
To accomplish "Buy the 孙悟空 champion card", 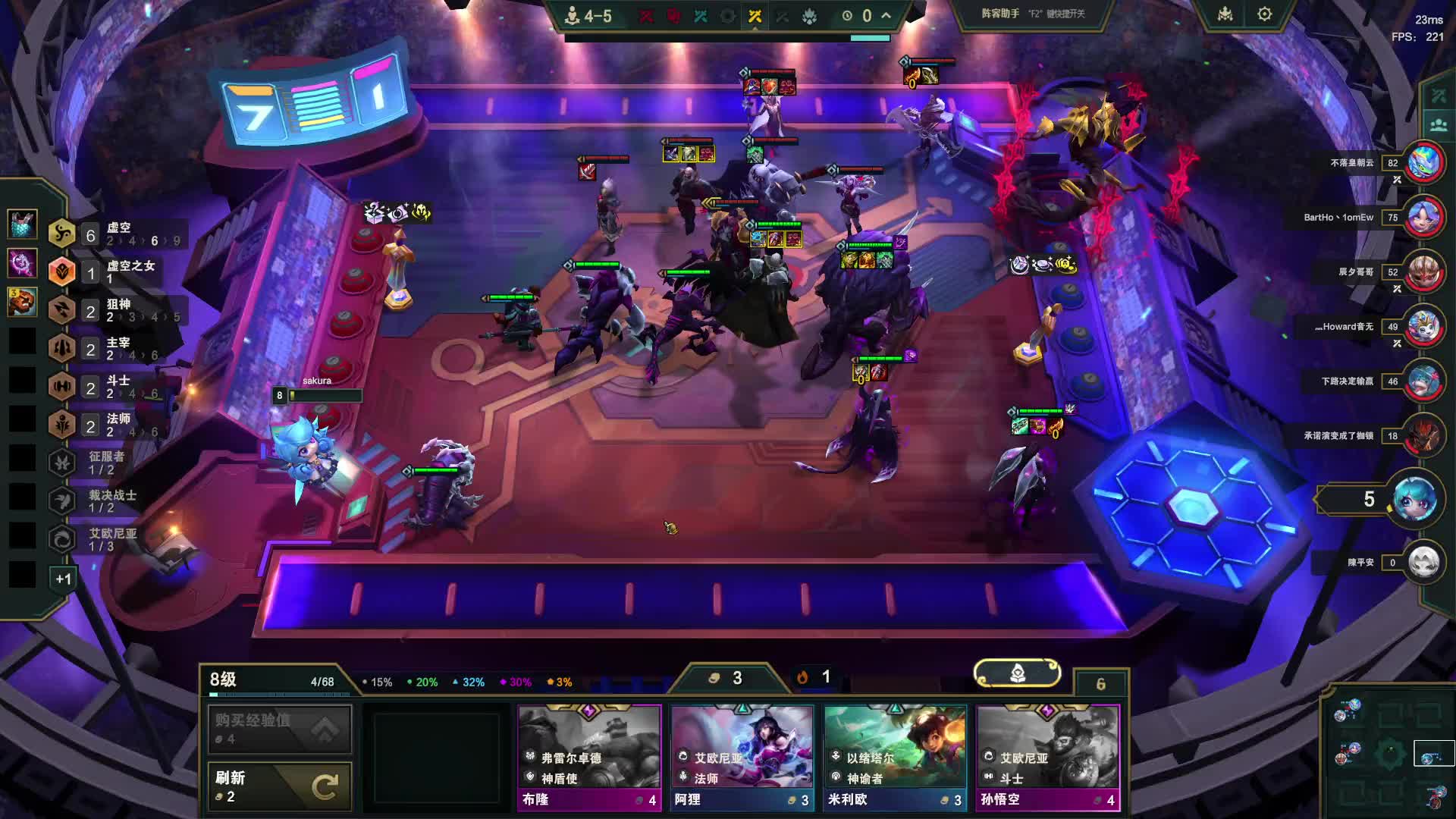I will pyautogui.click(x=1047, y=757).
